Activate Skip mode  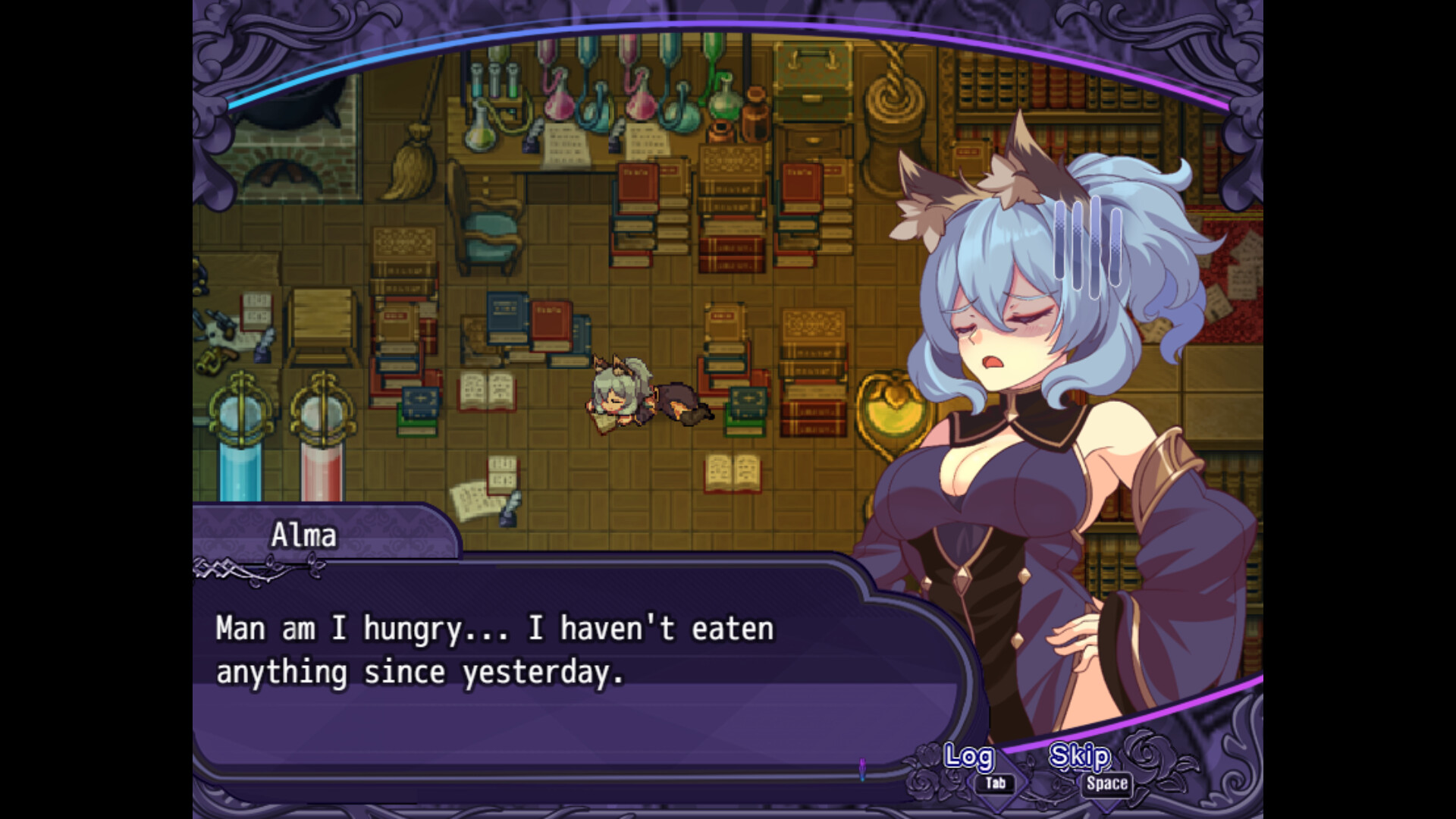point(1078,757)
